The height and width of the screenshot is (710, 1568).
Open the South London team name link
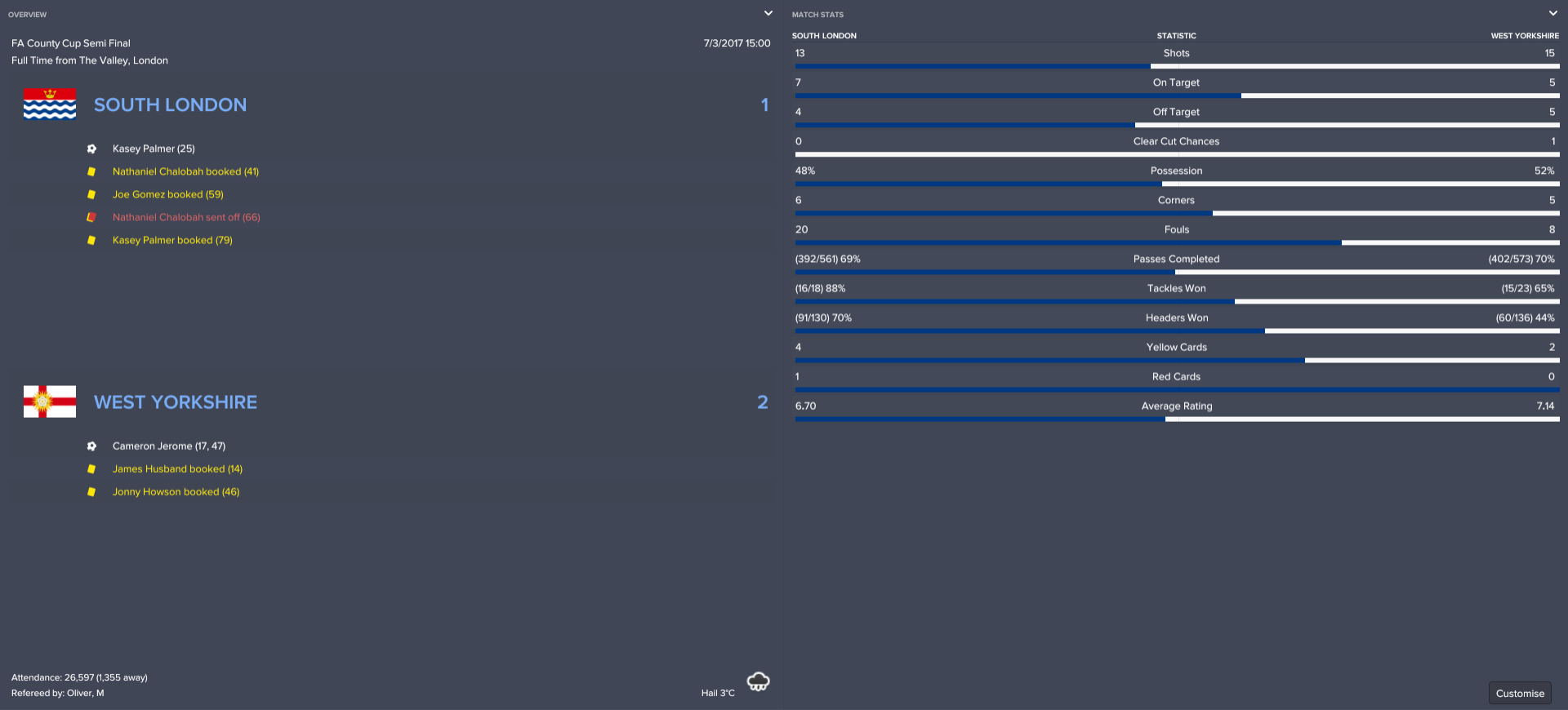pyautogui.click(x=170, y=105)
